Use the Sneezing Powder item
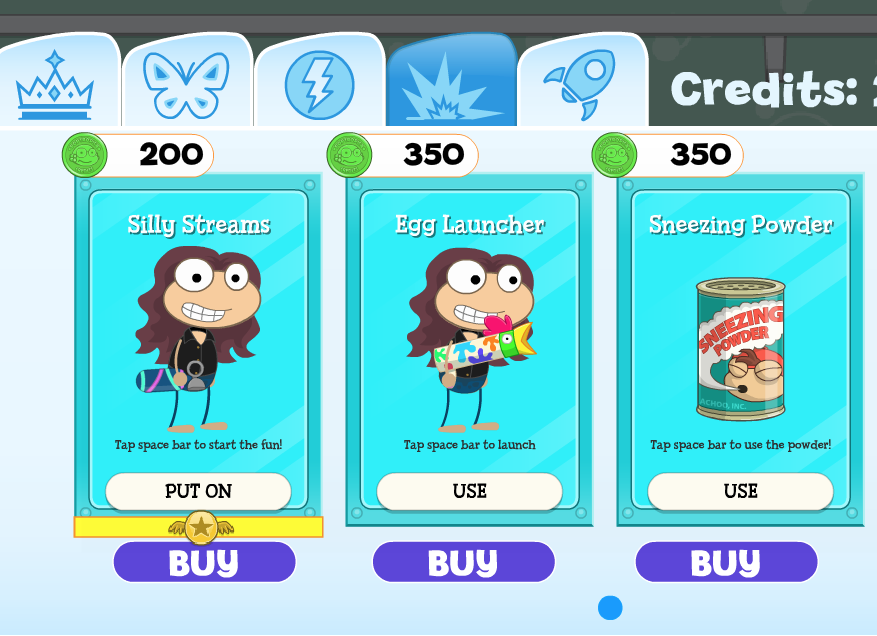877x636 pixels. [740, 491]
